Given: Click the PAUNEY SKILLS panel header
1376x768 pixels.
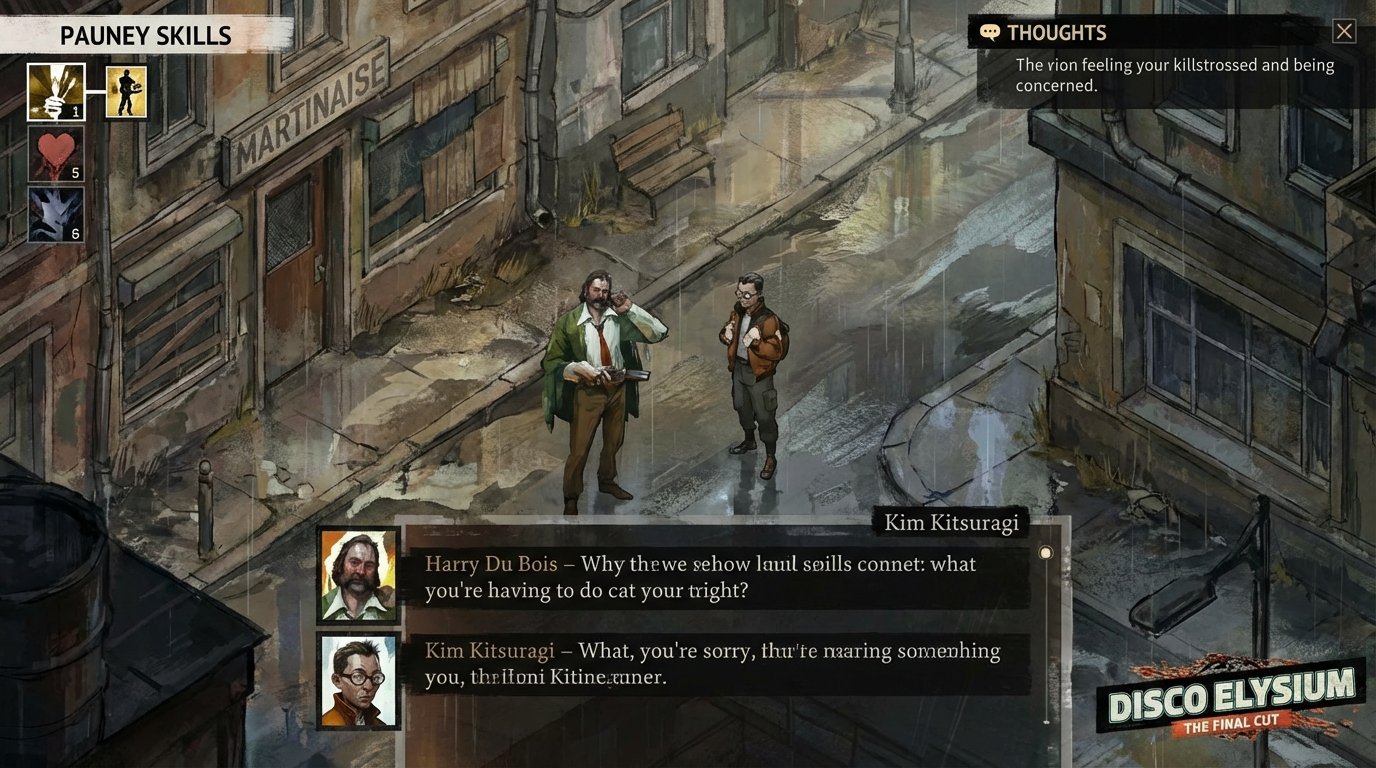Looking at the screenshot, I should click(145, 36).
